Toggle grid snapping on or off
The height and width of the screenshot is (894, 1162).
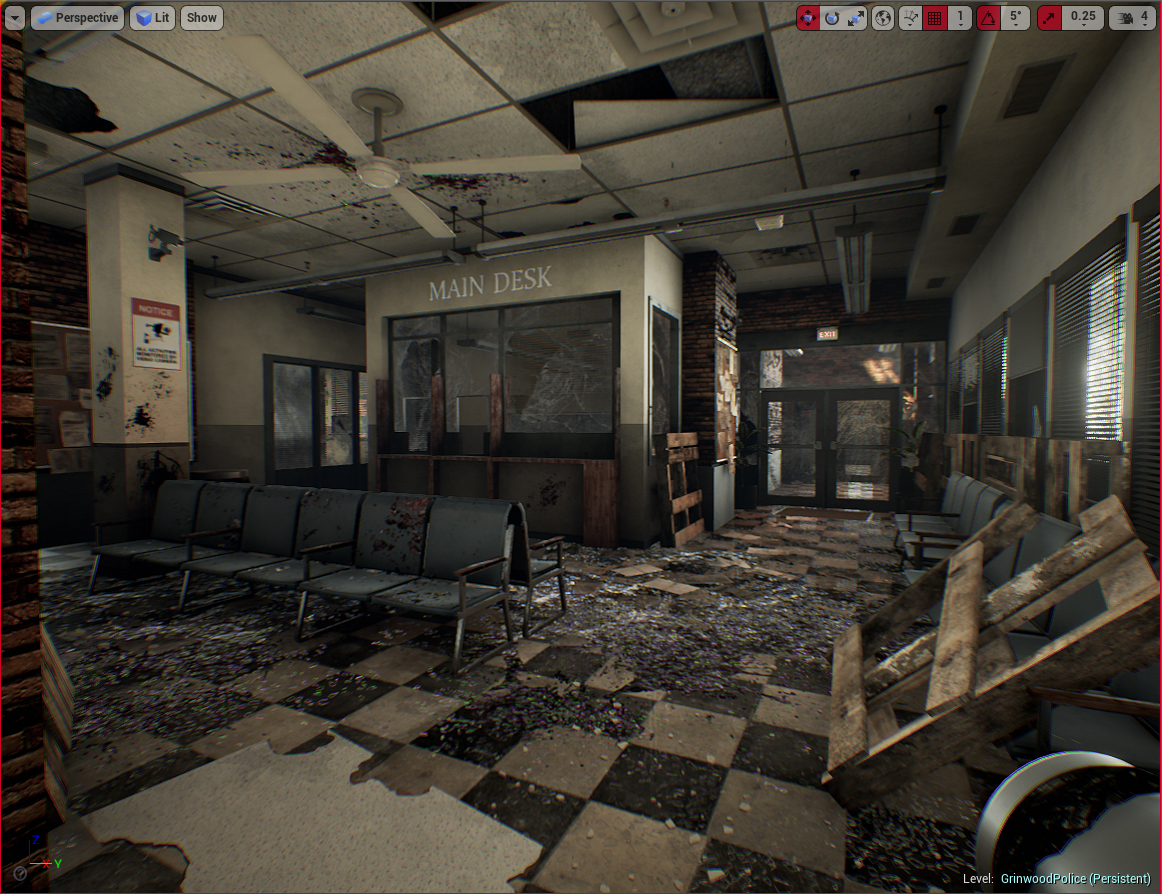point(935,17)
